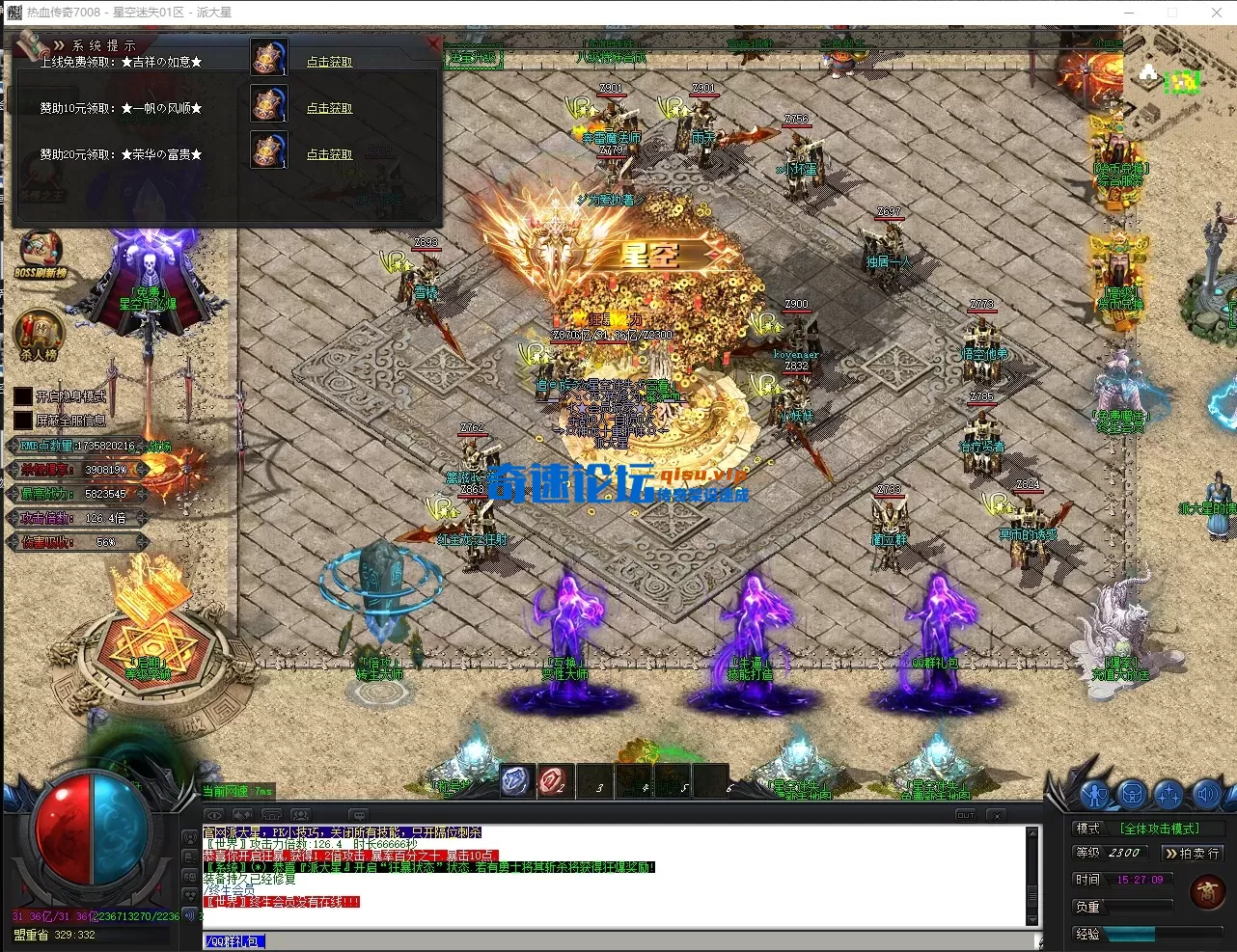The width and height of the screenshot is (1237, 952).
Task: Open the sparkle skills icon
Action: pos(1168,795)
